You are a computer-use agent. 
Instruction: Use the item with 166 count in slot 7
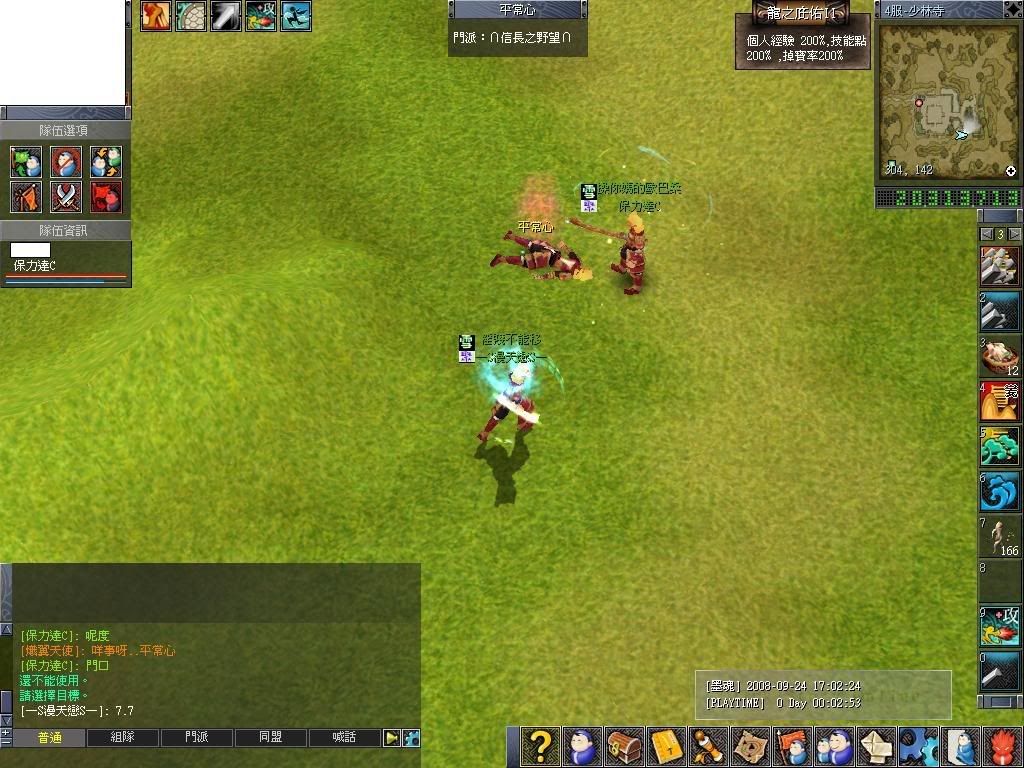tap(1000, 537)
